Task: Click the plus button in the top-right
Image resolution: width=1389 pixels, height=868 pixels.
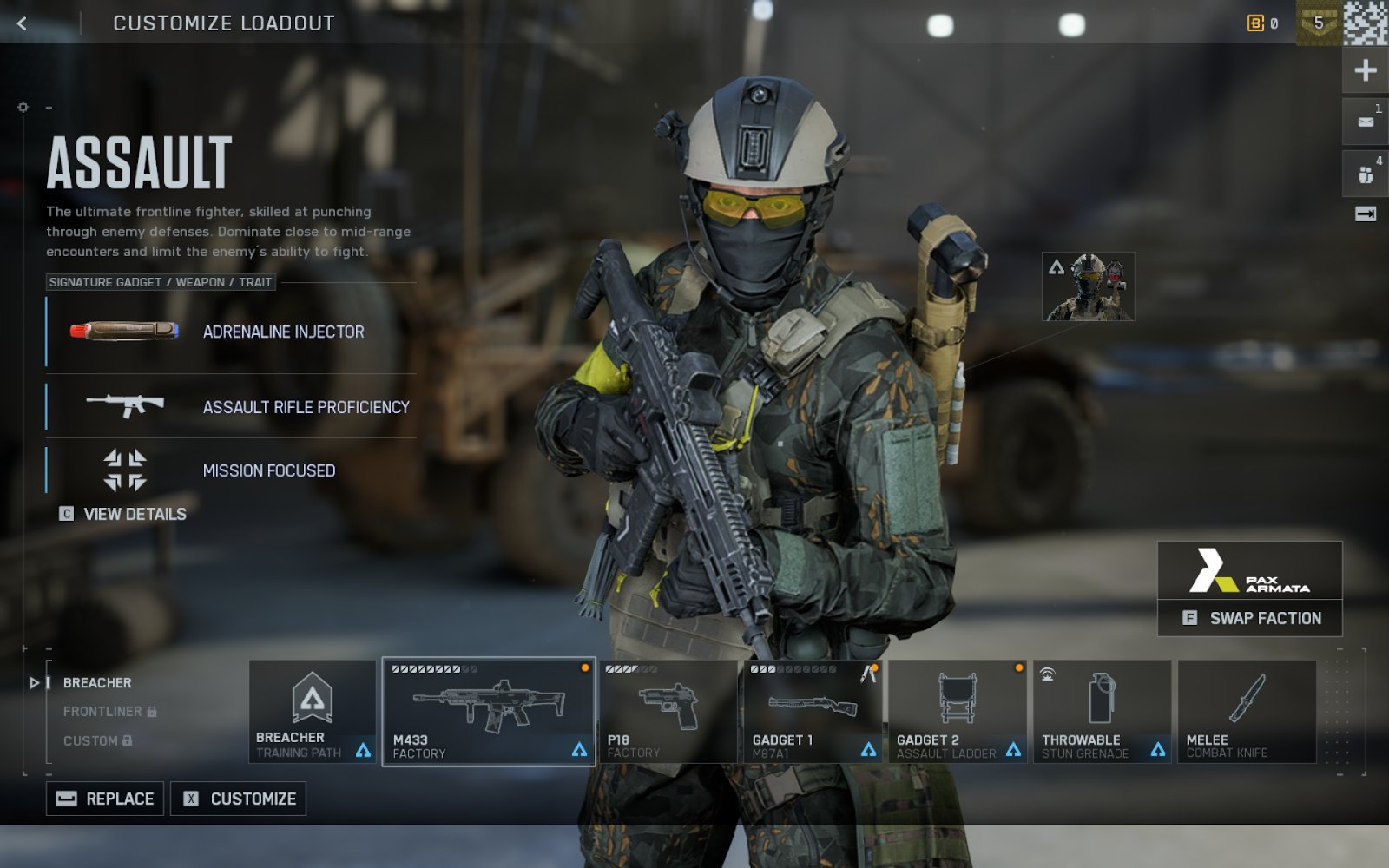Action: 1365,70
